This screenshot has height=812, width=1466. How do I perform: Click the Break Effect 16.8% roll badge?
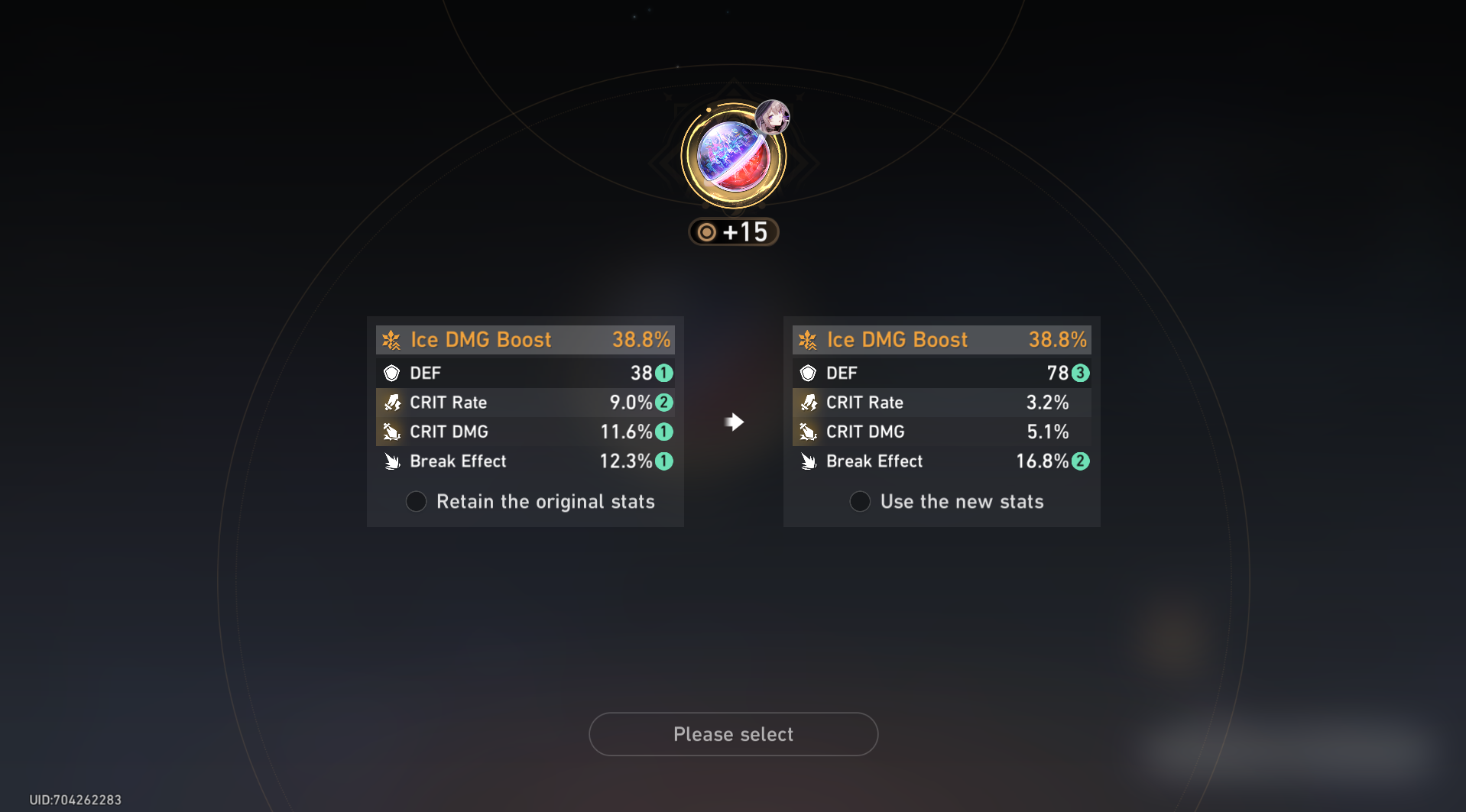1082,461
